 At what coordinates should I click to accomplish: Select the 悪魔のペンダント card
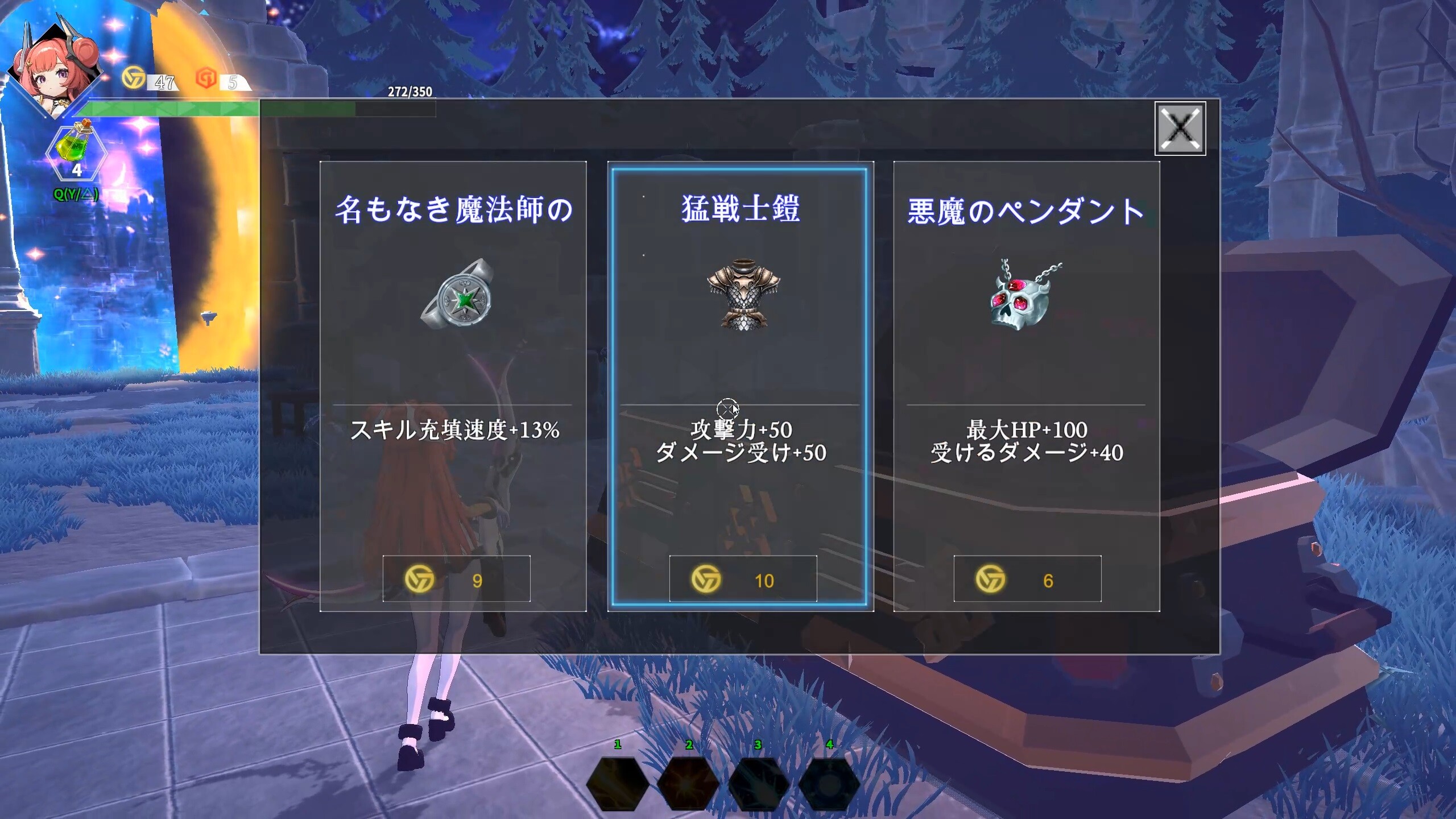(1027, 381)
